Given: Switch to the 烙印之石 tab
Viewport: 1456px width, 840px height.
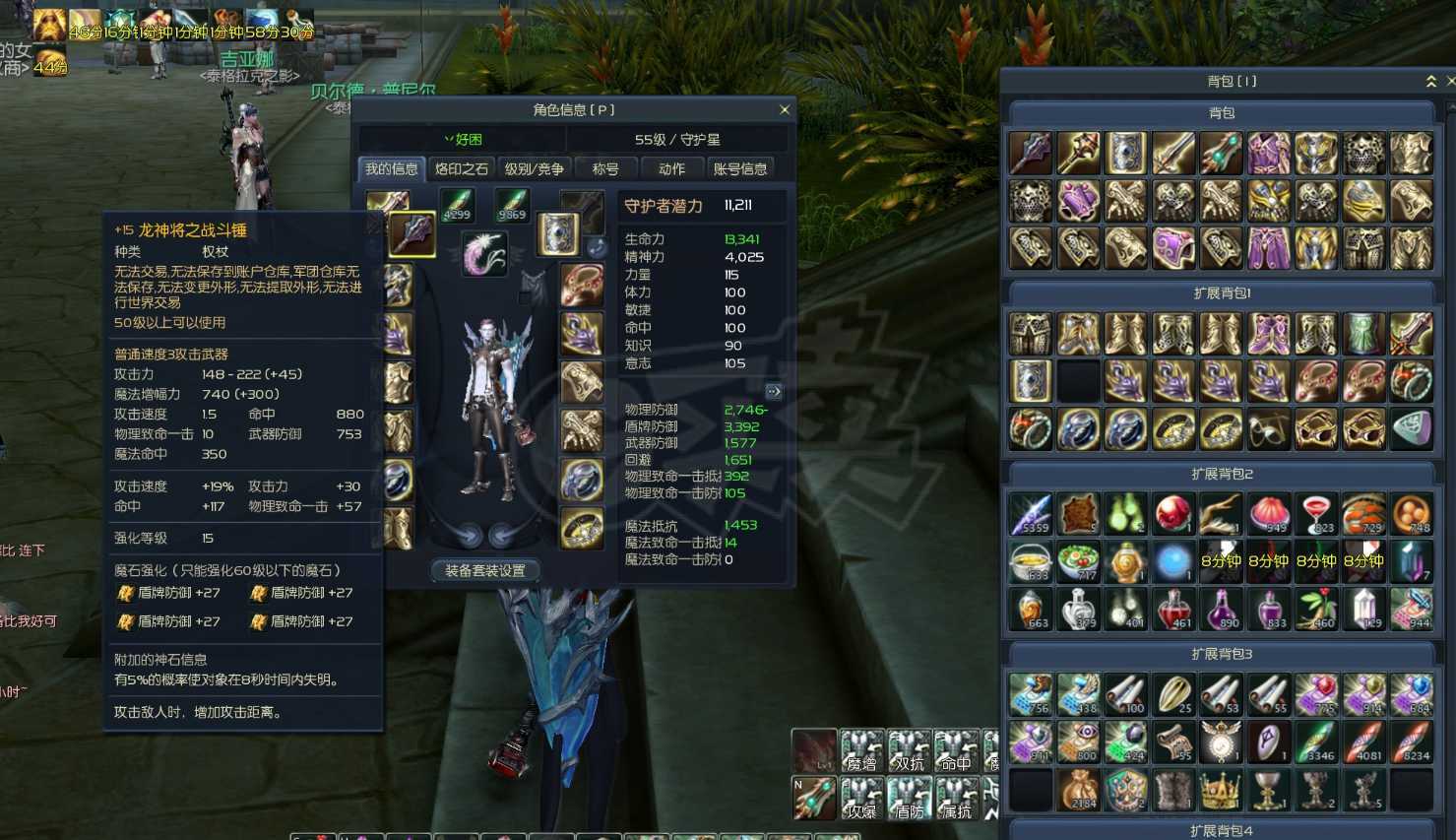Looking at the screenshot, I should click(462, 169).
